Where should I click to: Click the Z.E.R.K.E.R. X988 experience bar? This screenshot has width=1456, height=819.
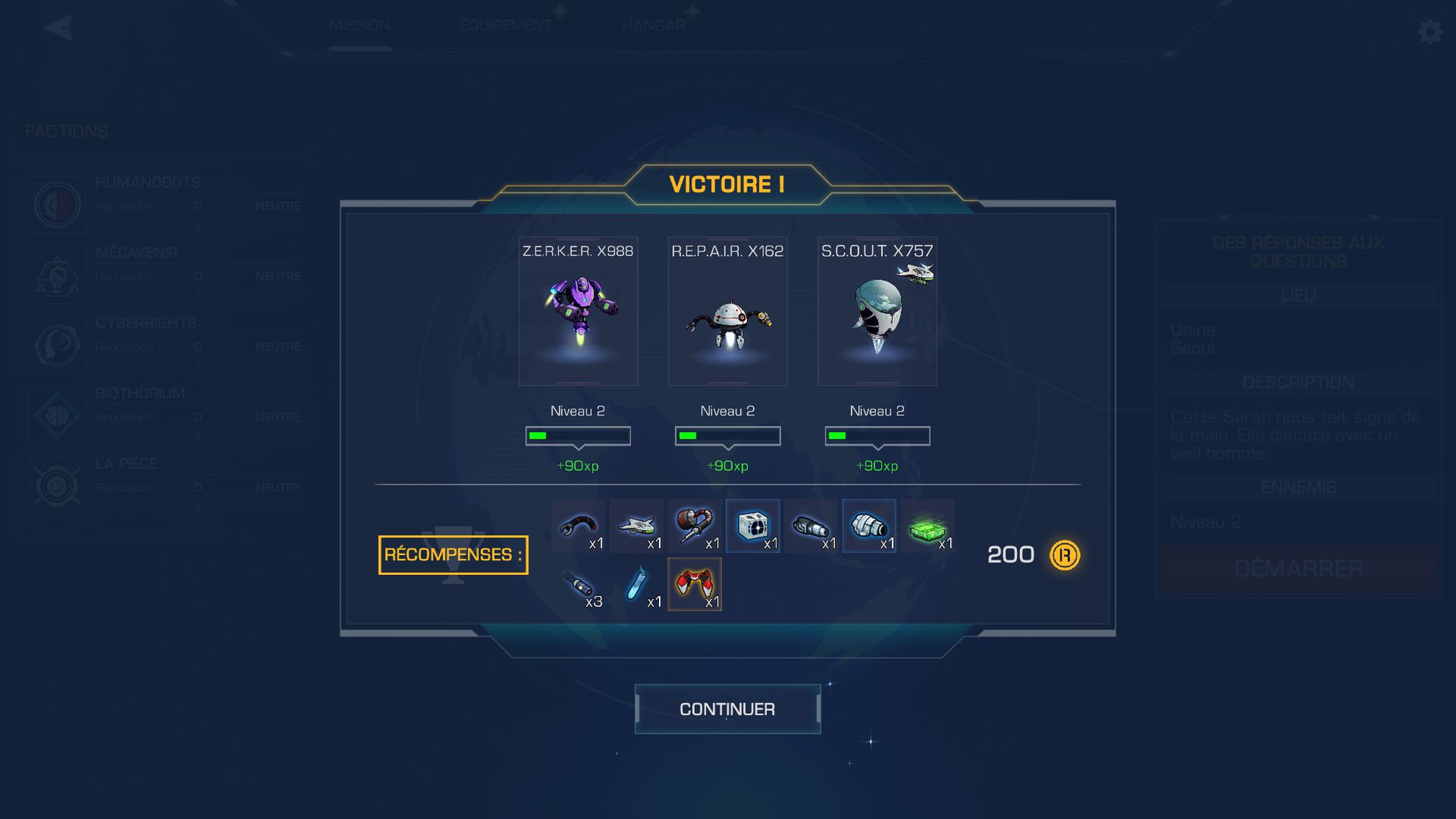point(578,435)
